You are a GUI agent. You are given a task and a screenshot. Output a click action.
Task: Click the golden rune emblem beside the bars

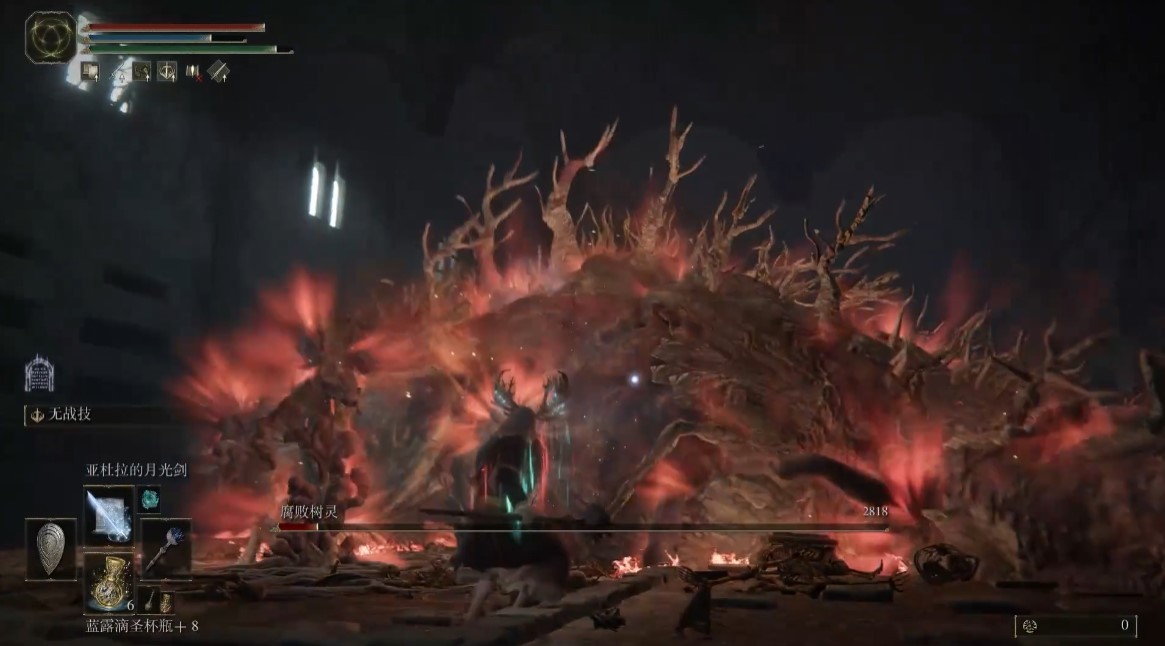49,37
